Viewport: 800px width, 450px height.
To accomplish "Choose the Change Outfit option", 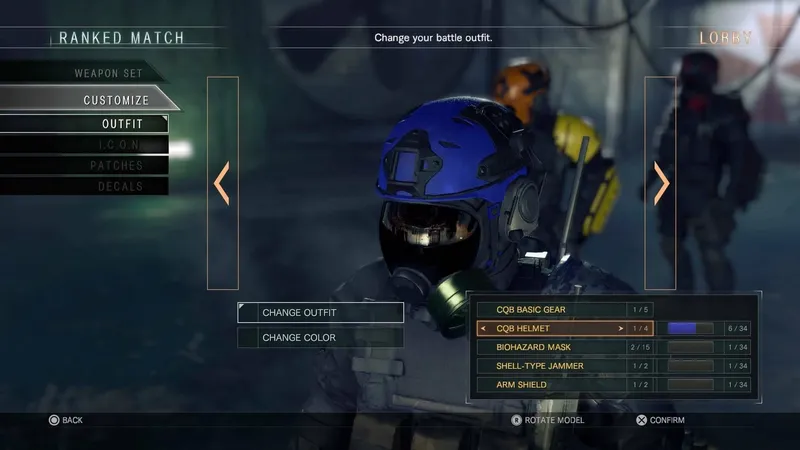I will 321,313.
